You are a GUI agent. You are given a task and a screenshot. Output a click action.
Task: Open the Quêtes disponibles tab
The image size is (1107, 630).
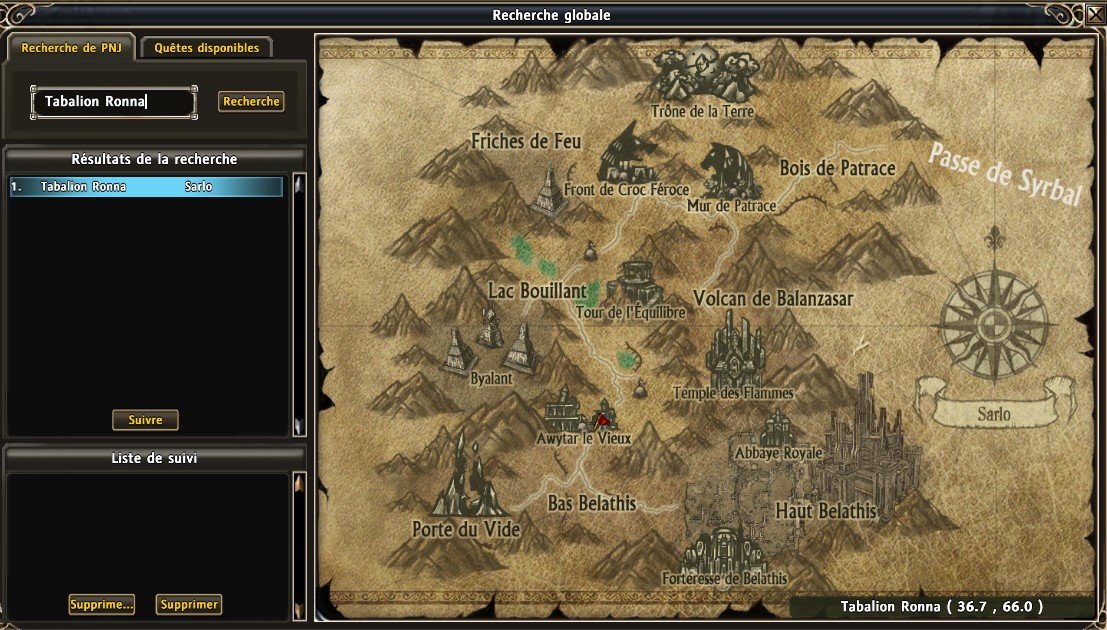(x=206, y=47)
